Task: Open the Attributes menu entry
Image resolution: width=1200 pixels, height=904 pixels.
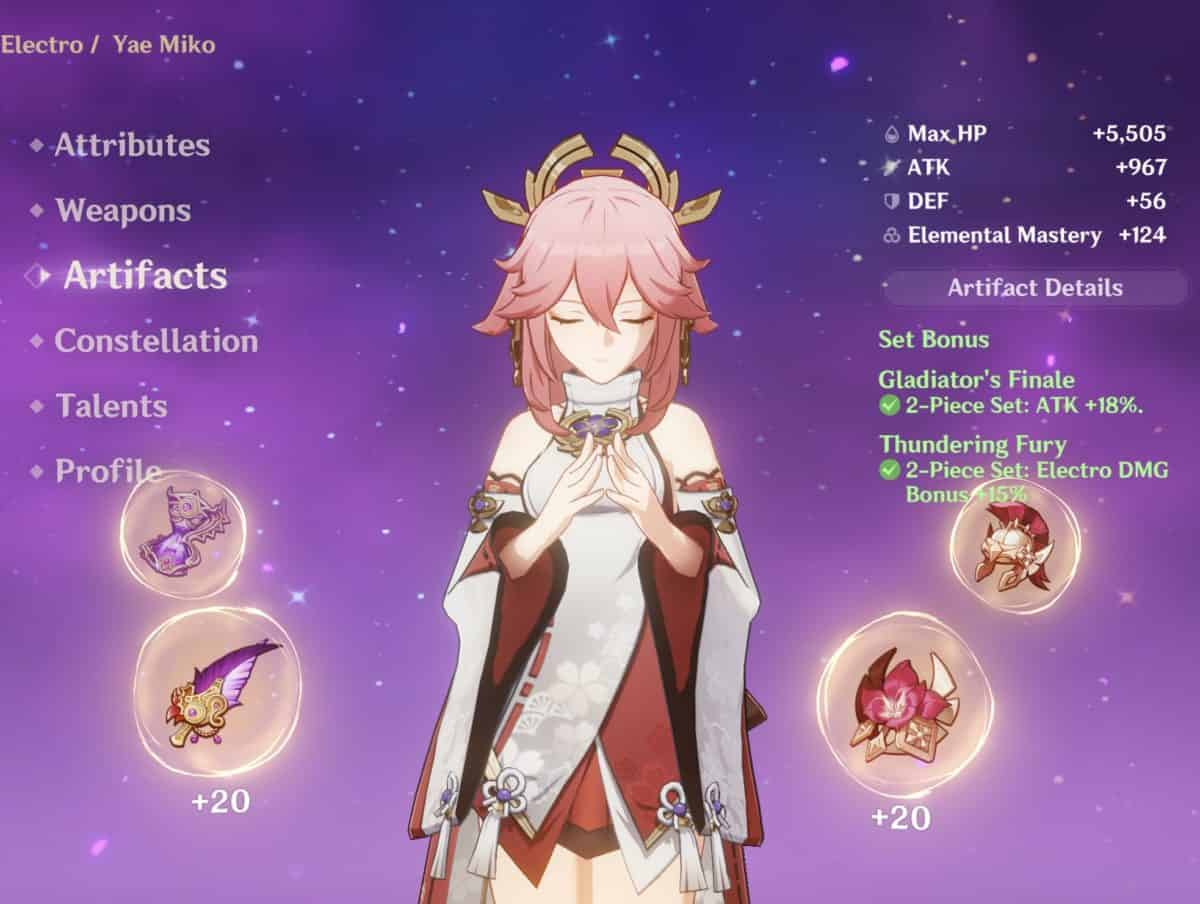Action: click(132, 145)
